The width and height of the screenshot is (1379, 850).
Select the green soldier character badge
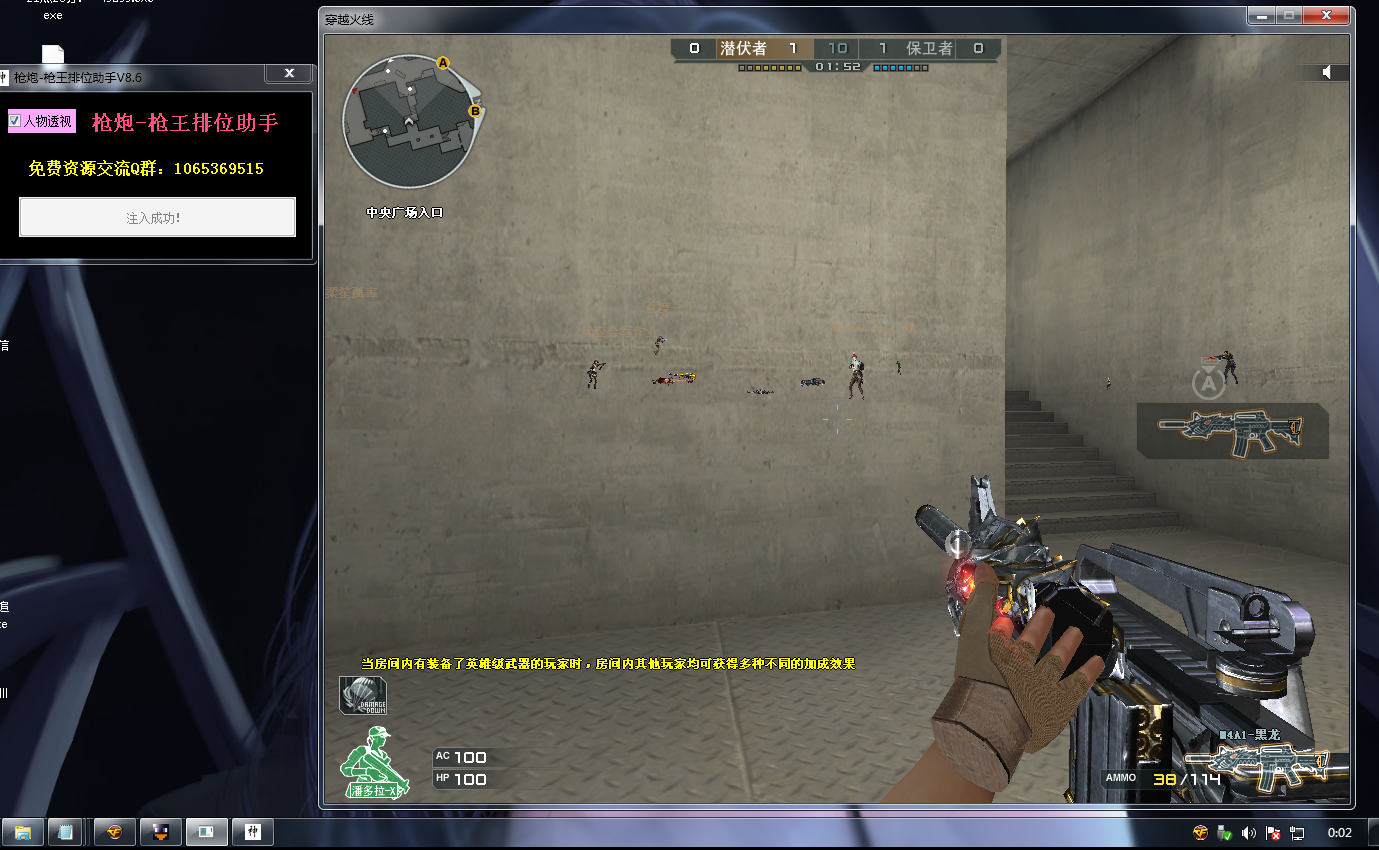[371, 759]
